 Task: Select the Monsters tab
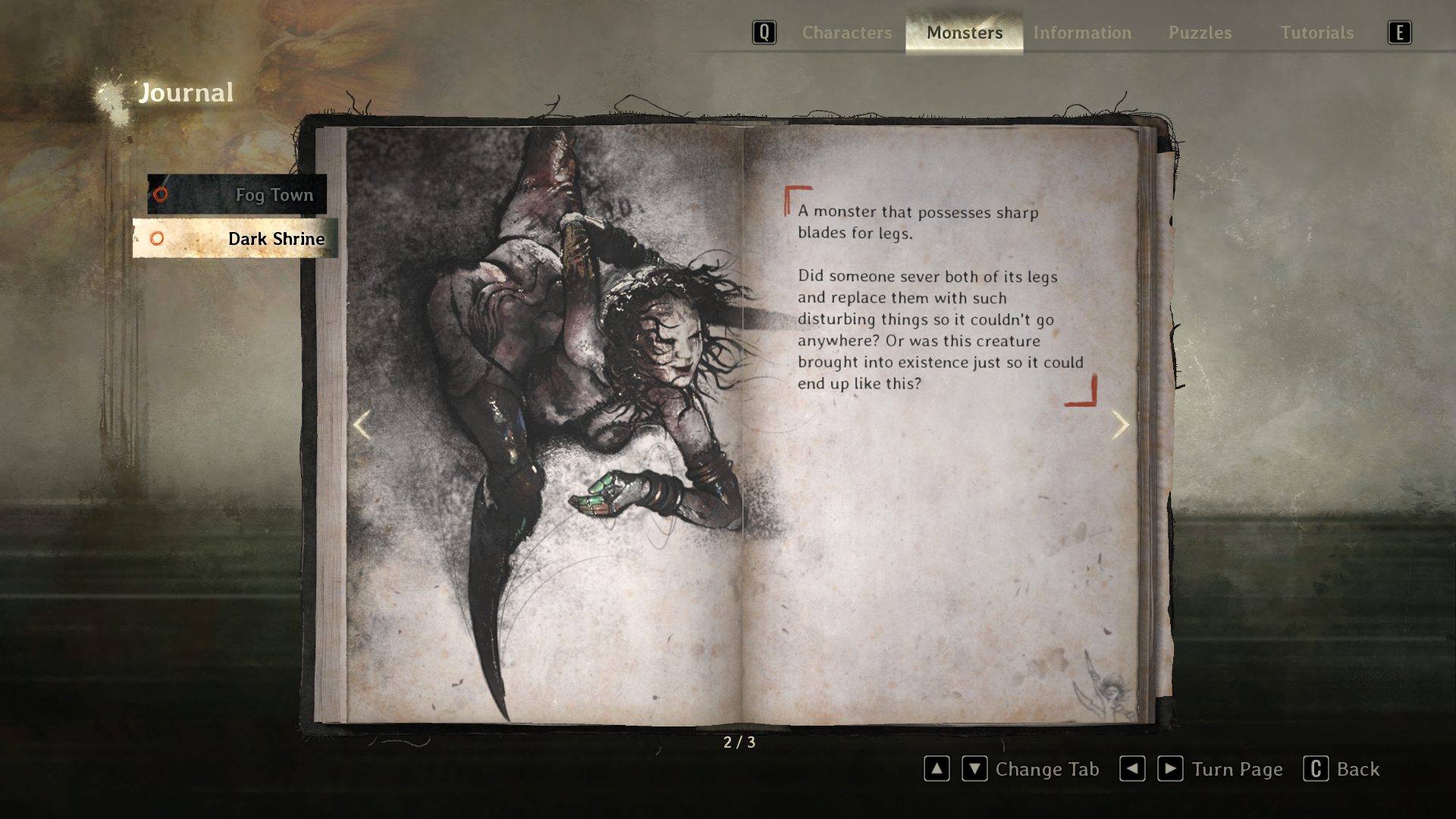964,33
